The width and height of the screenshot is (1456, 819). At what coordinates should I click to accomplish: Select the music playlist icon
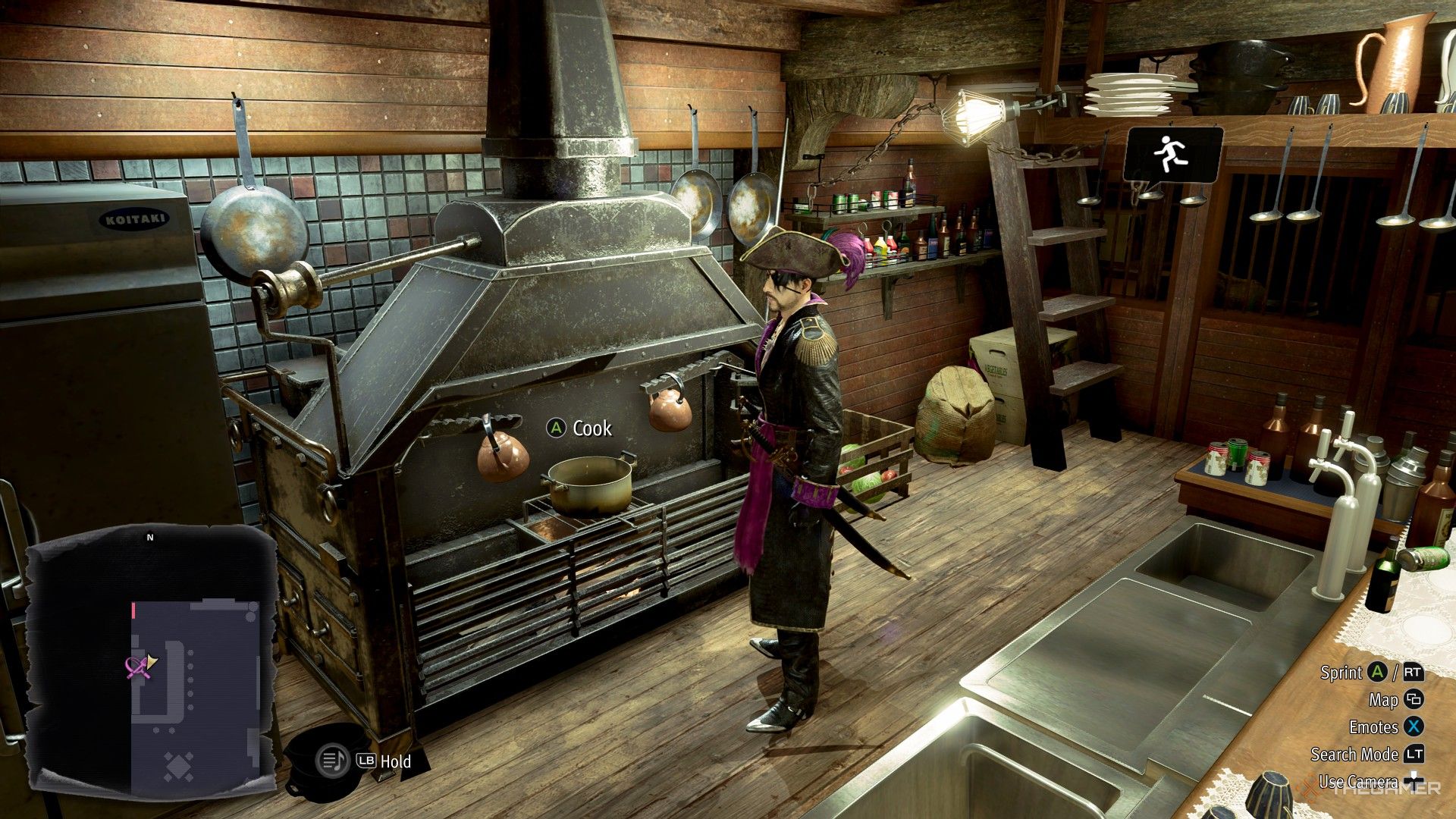(331, 759)
